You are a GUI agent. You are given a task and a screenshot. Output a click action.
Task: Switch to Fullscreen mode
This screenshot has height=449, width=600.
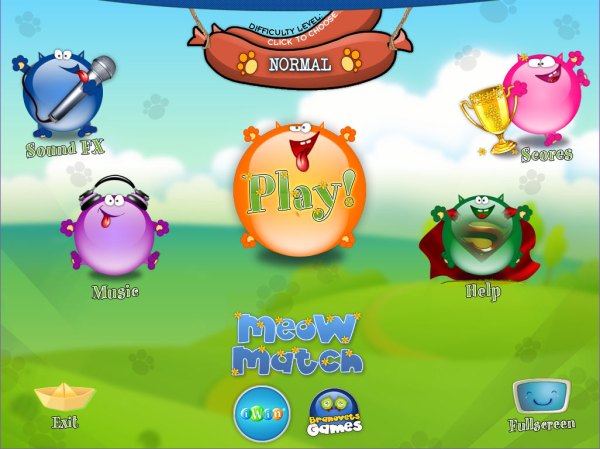click(541, 399)
